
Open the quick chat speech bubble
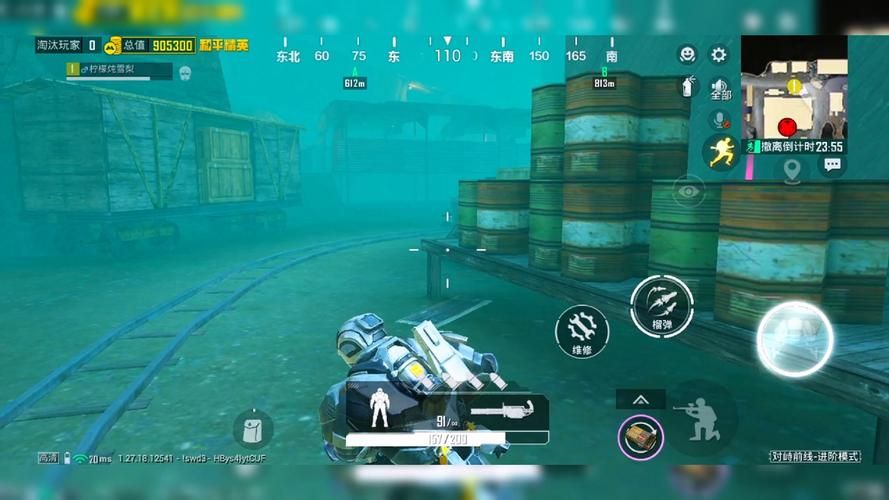(x=831, y=165)
